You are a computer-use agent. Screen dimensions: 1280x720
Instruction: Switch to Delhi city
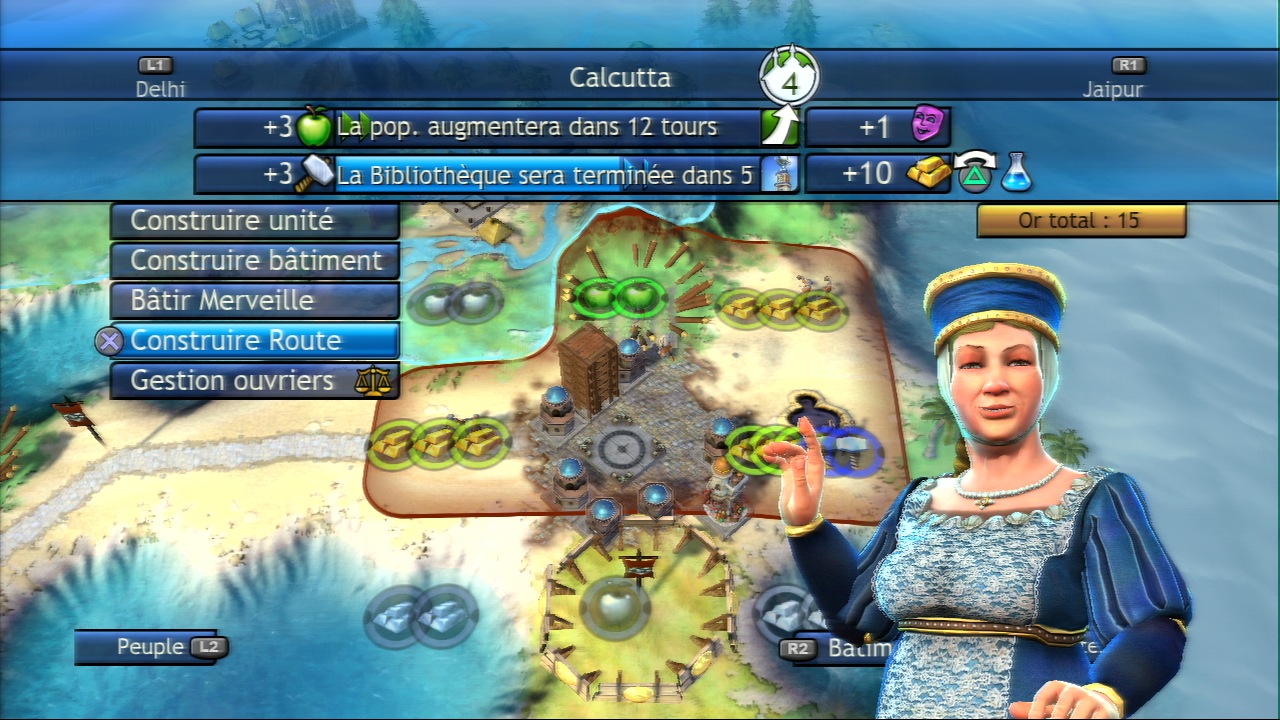[x=160, y=79]
